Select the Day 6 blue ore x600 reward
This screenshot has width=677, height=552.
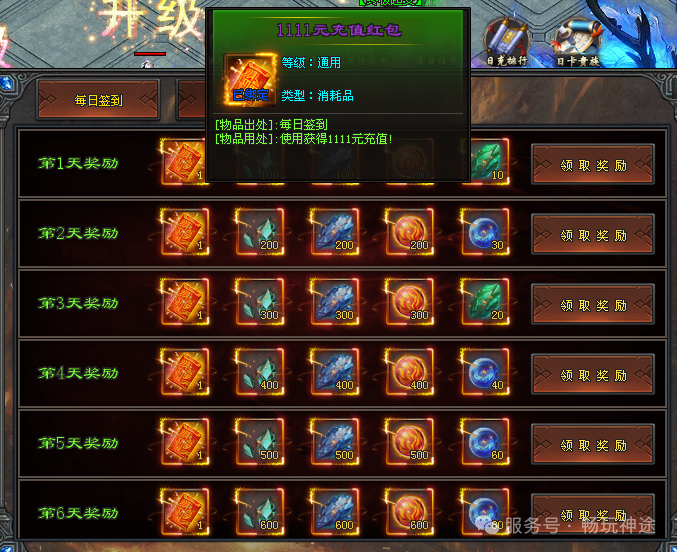point(334,510)
